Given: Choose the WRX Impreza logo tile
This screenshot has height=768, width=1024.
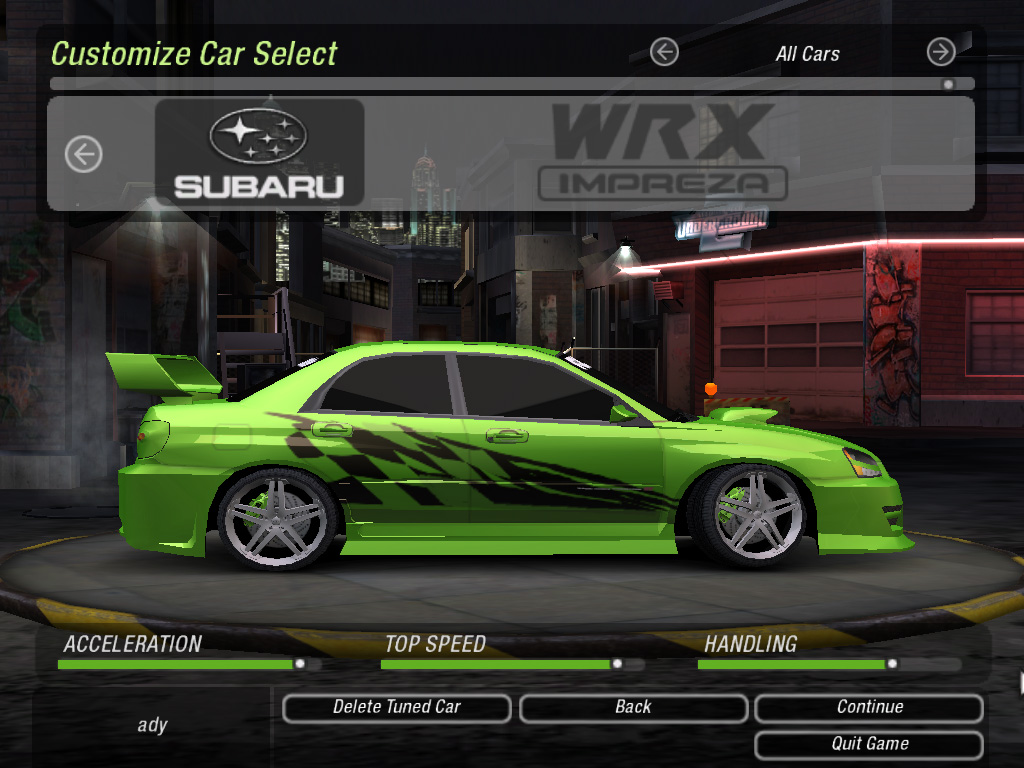Looking at the screenshot, I should (662, 153).
